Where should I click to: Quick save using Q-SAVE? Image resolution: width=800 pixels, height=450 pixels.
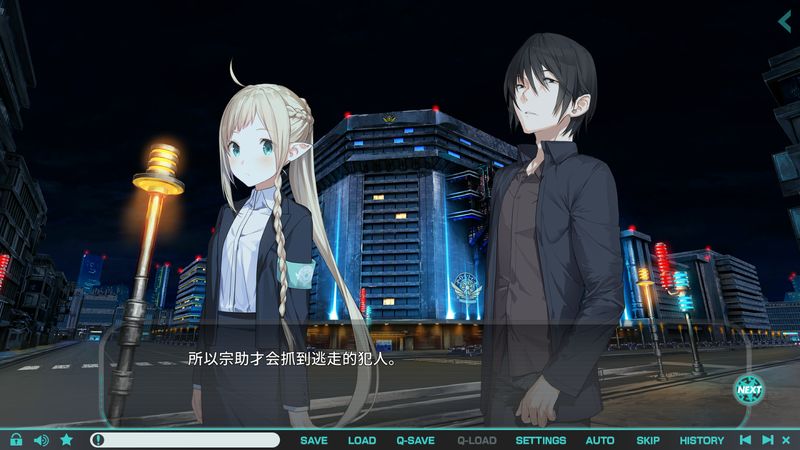[x=415, y=440]
